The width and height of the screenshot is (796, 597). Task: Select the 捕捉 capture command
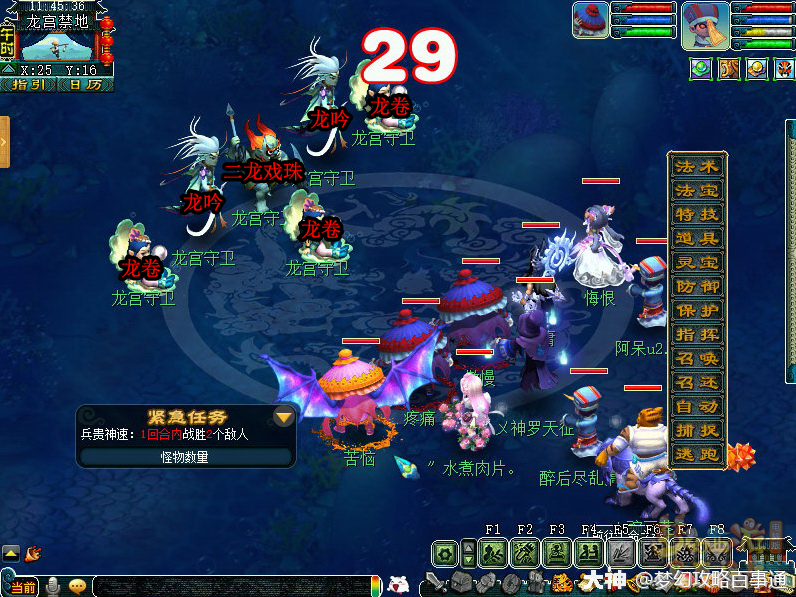tap(697, 430)
